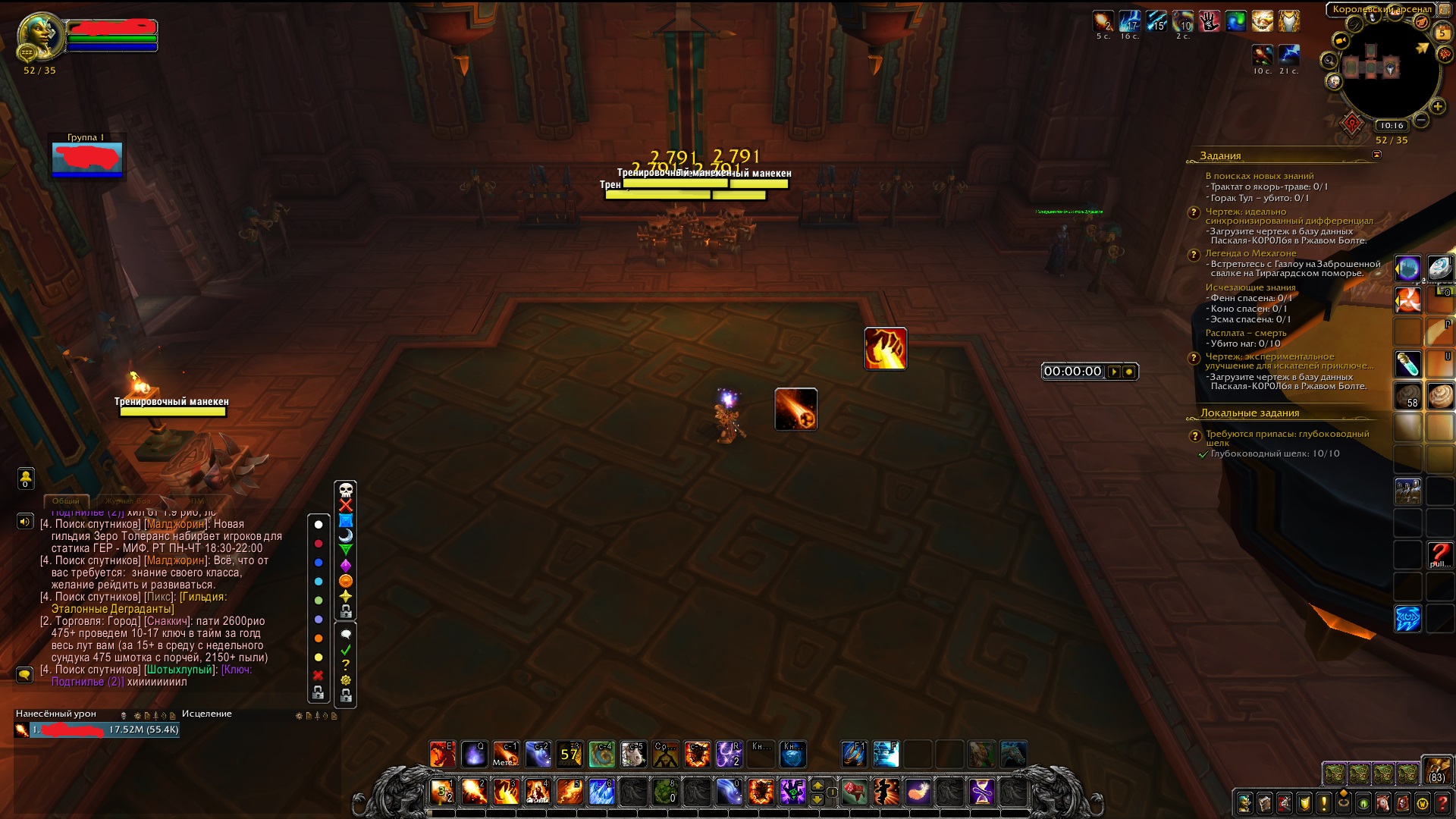Page the action bar up with arrow
The image size is (1456, 819).
tap(817, 786)
